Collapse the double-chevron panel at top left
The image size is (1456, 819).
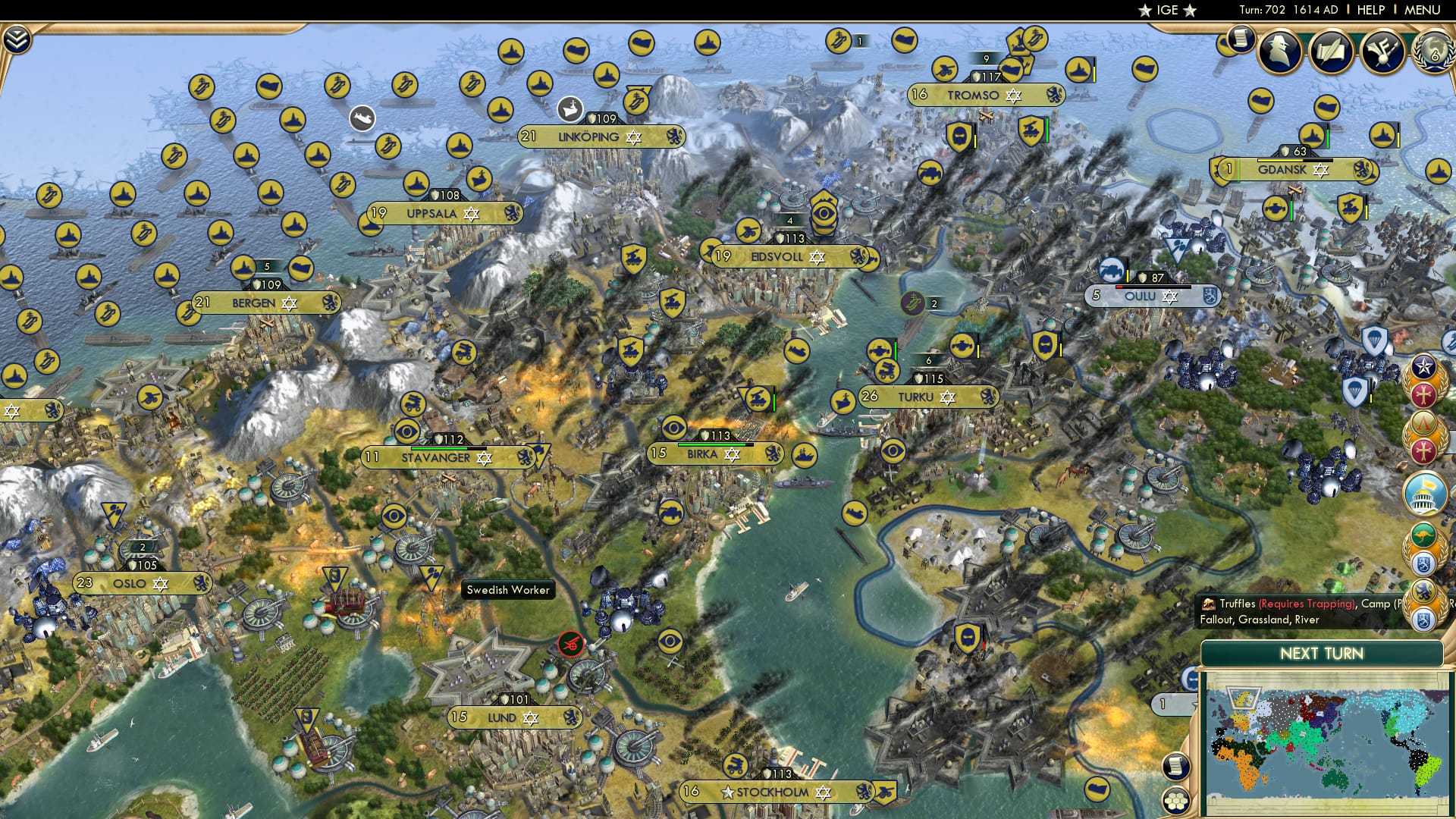pyautogui.click(x=17, y=39)
